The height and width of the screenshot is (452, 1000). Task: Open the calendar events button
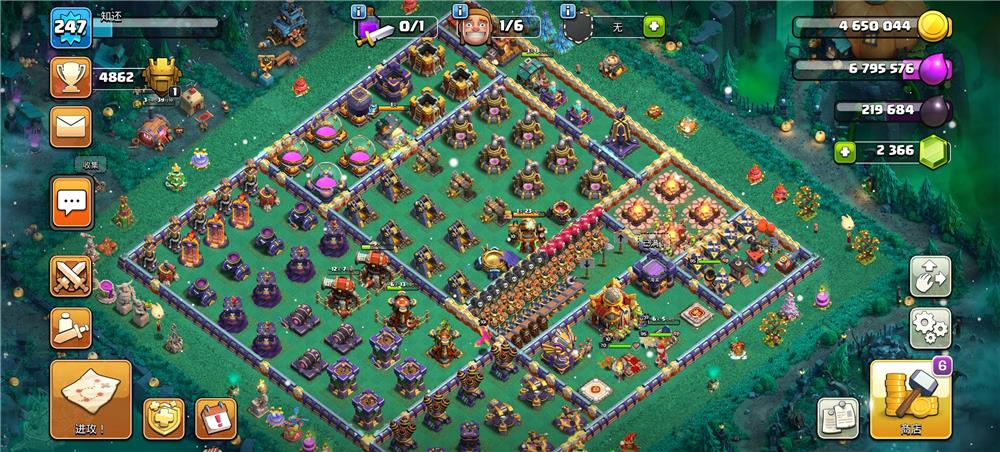[x=215, y=418]
